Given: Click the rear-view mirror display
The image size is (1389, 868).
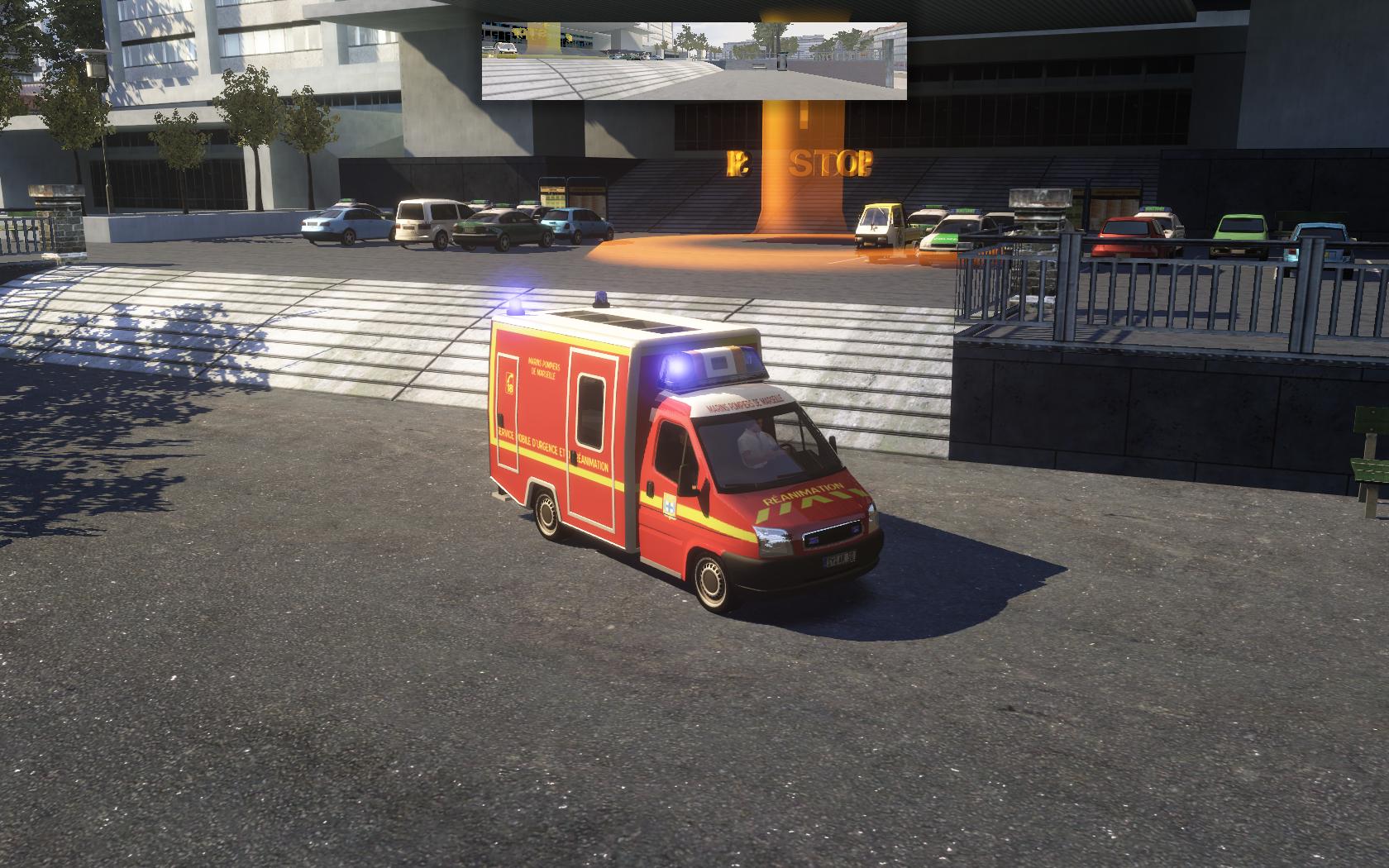Looking at the screenshot, I should (x=694, y=61).
